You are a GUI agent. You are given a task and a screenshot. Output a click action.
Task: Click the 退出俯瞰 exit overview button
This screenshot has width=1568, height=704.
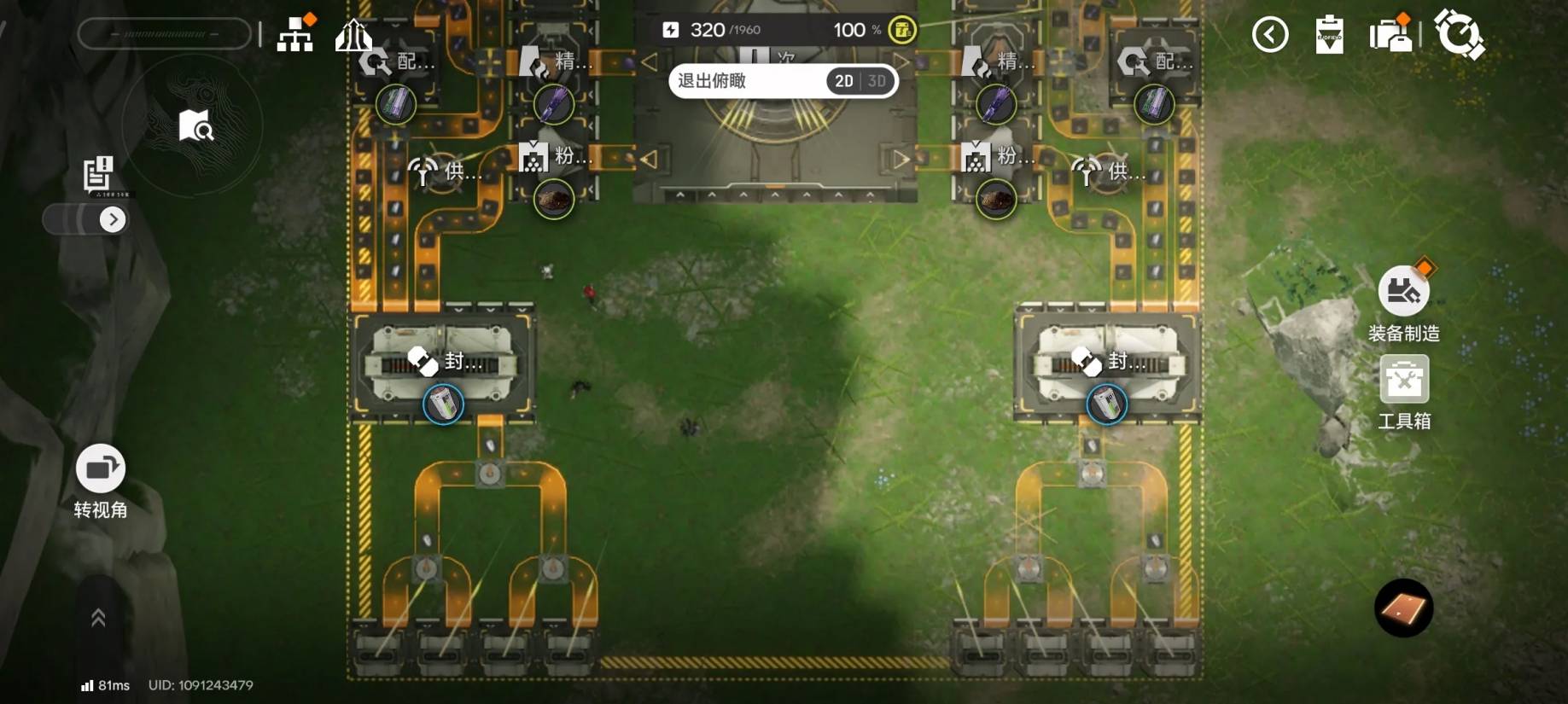point(712,81)
